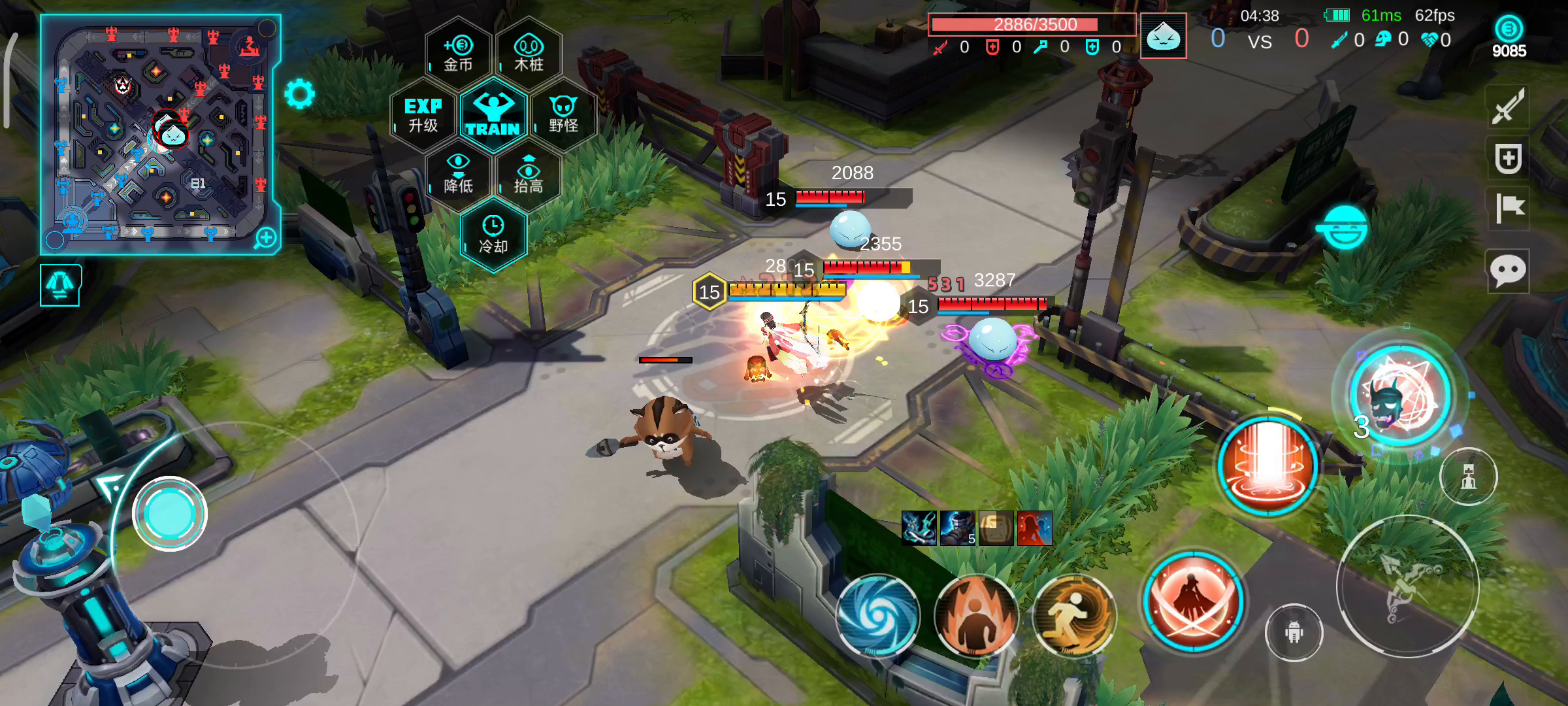Viewport: 1568px width, 706px height.
Task: Activate the blue vortex skill
Action: pos(878,614)
